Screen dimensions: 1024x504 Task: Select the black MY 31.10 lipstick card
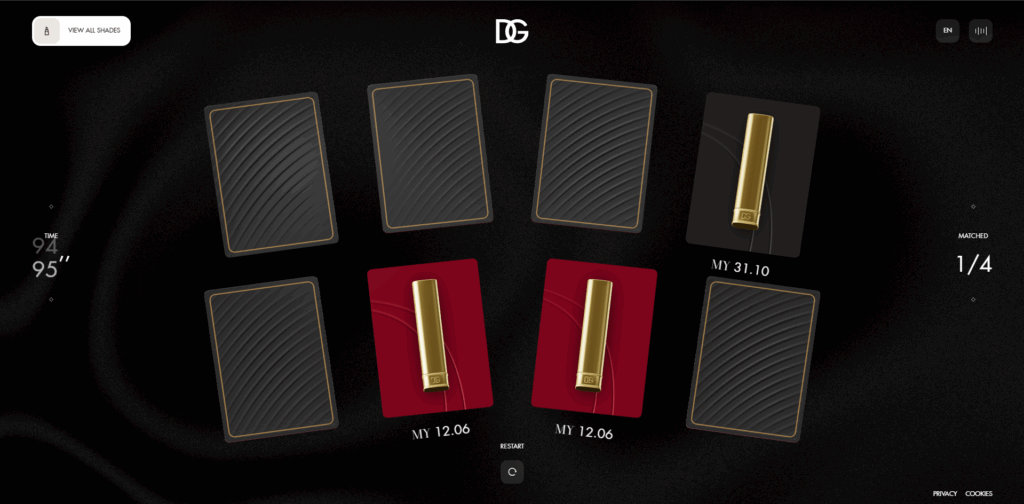tap(752, 175)
